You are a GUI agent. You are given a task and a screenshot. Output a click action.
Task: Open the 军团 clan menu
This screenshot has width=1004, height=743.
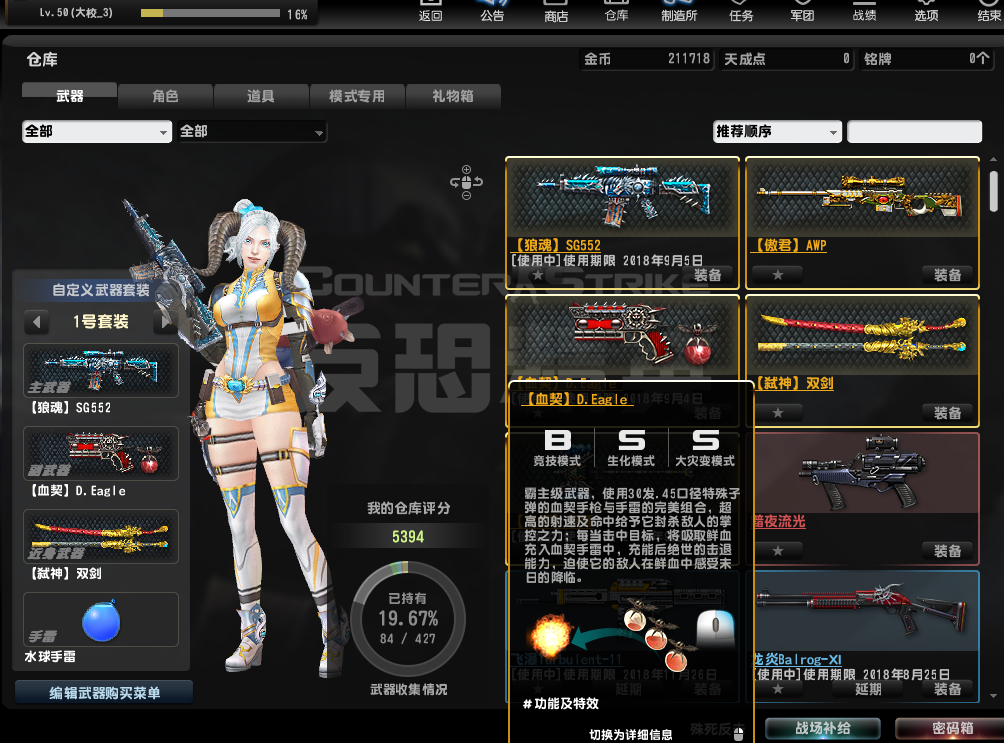(x=802, y=12)
